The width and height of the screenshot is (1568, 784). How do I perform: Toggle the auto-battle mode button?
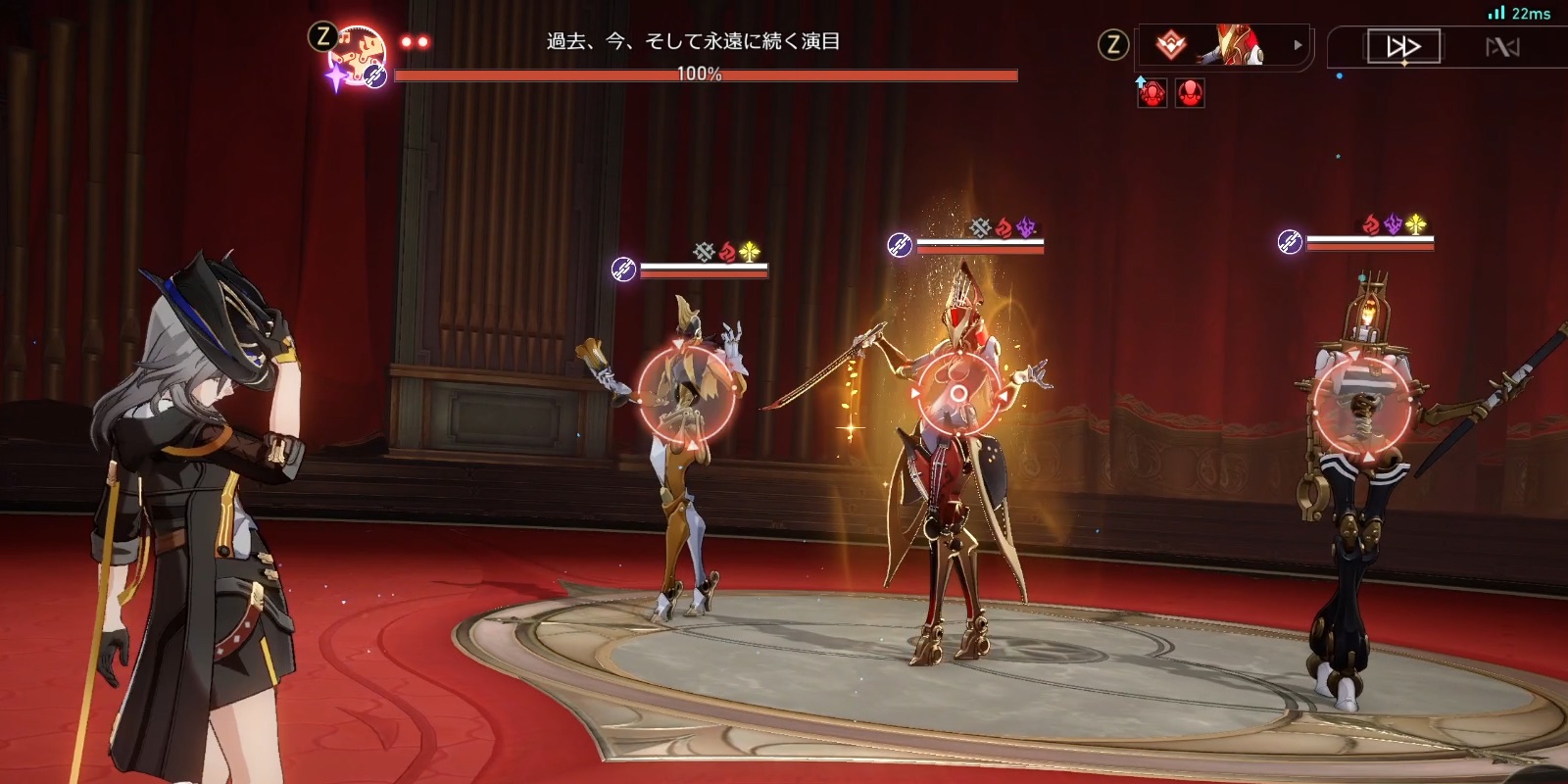coord(1503,45)
